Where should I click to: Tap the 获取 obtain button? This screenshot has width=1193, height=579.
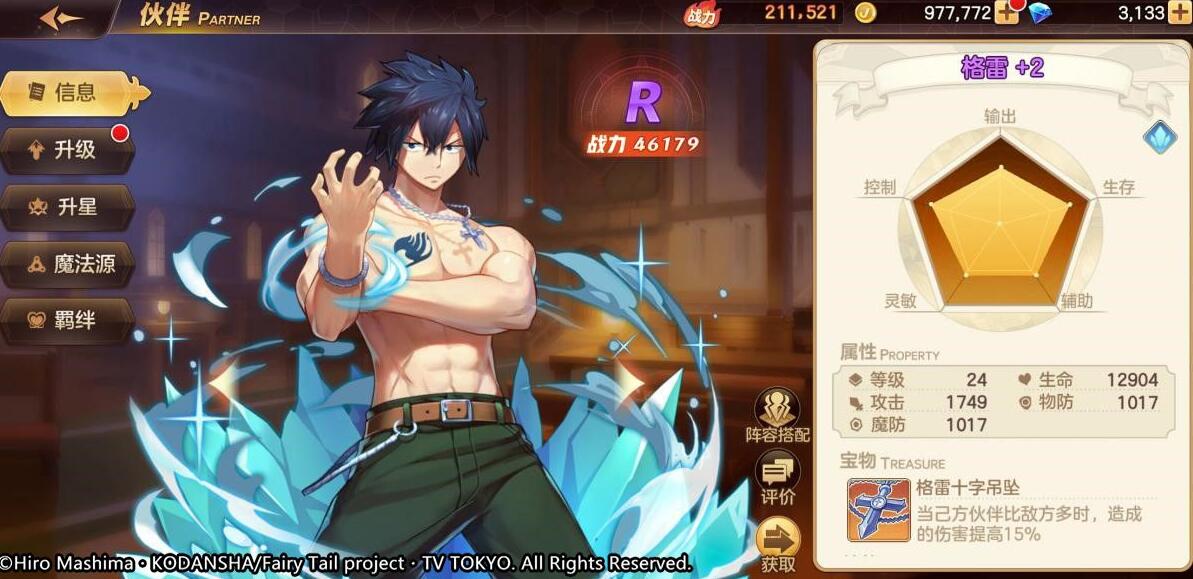777,543
